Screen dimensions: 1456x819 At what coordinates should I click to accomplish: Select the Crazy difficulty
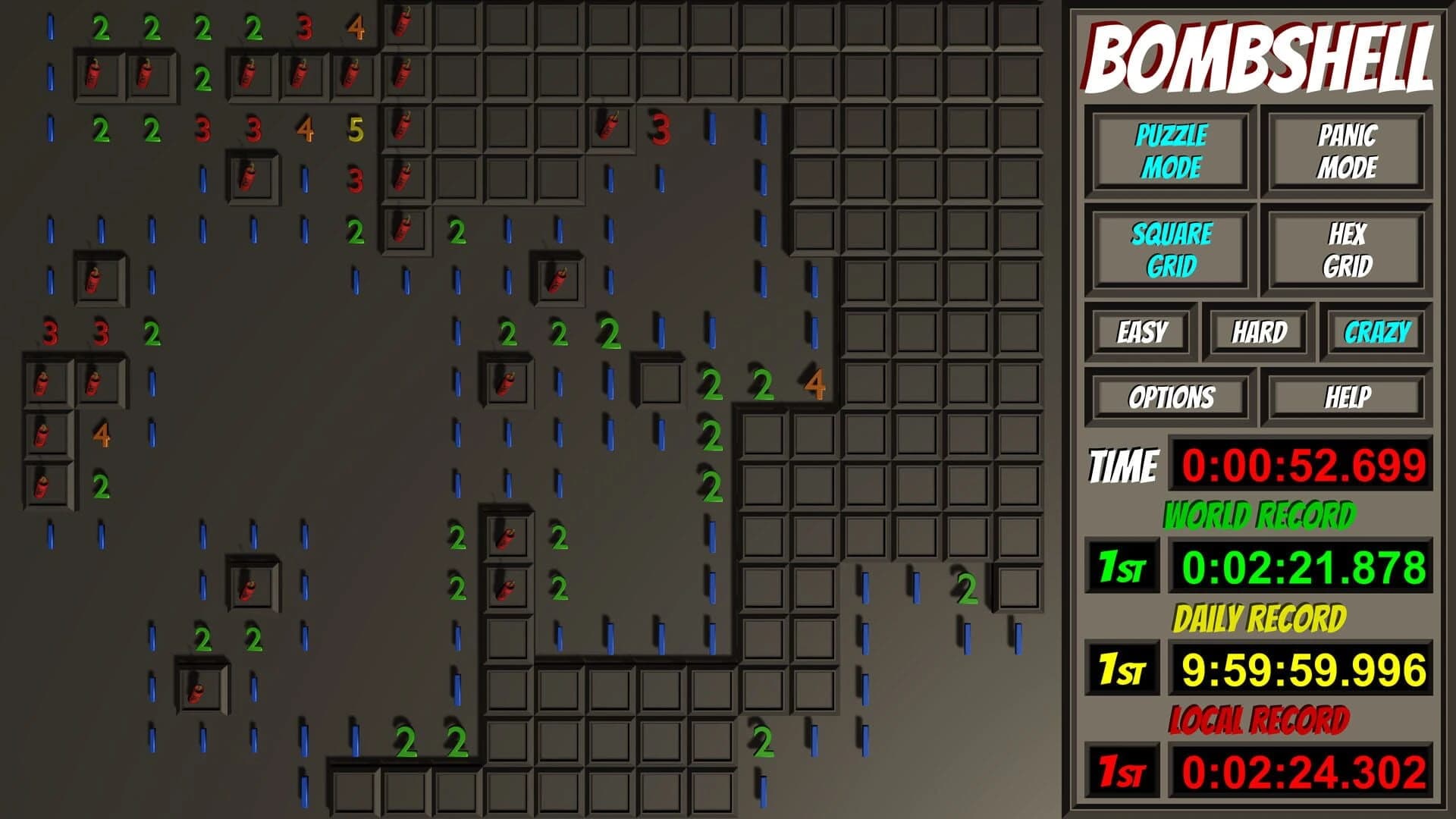(1377, 331)
